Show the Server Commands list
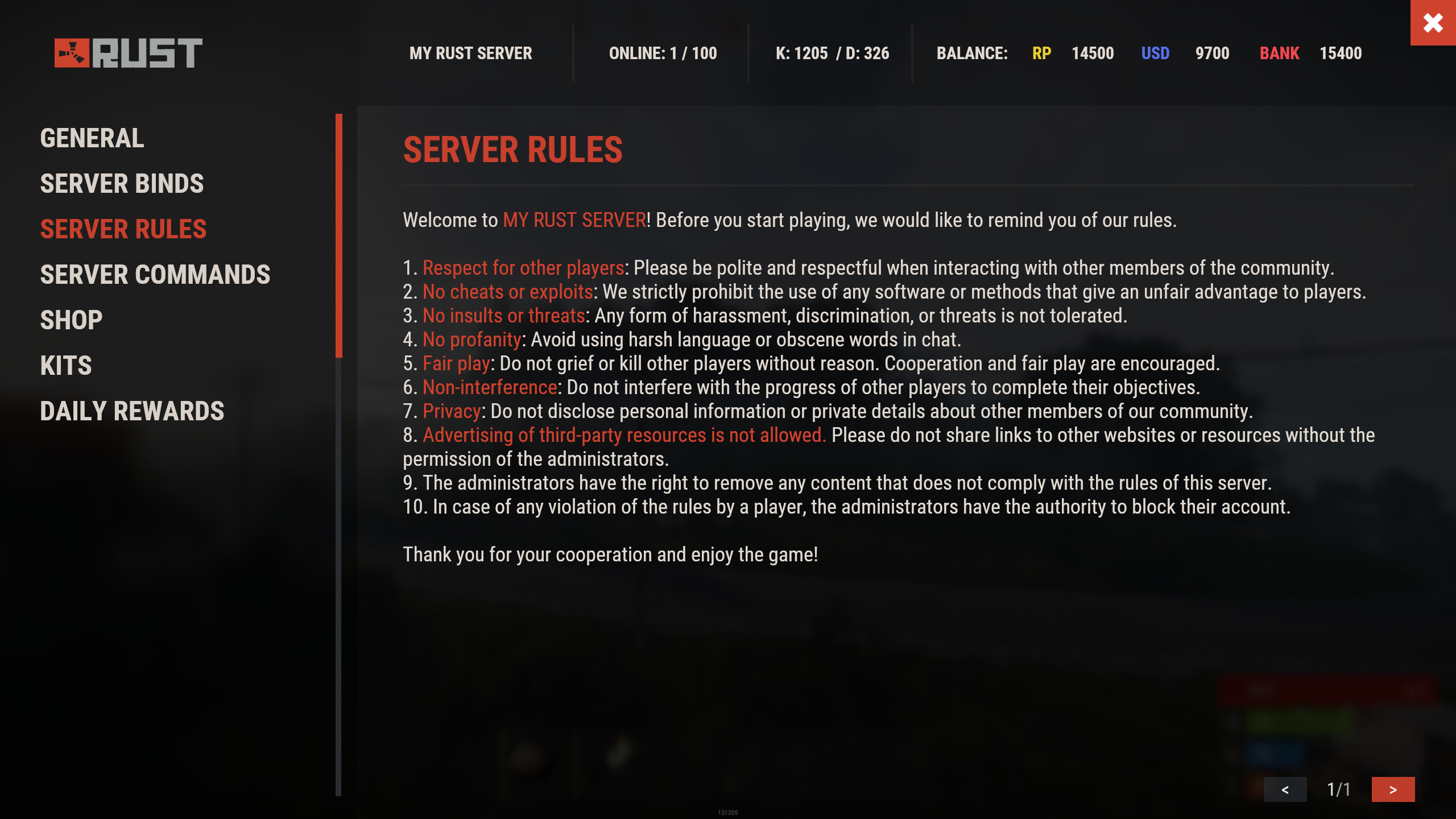This screenshot has width=1456, height=819. 155,275
